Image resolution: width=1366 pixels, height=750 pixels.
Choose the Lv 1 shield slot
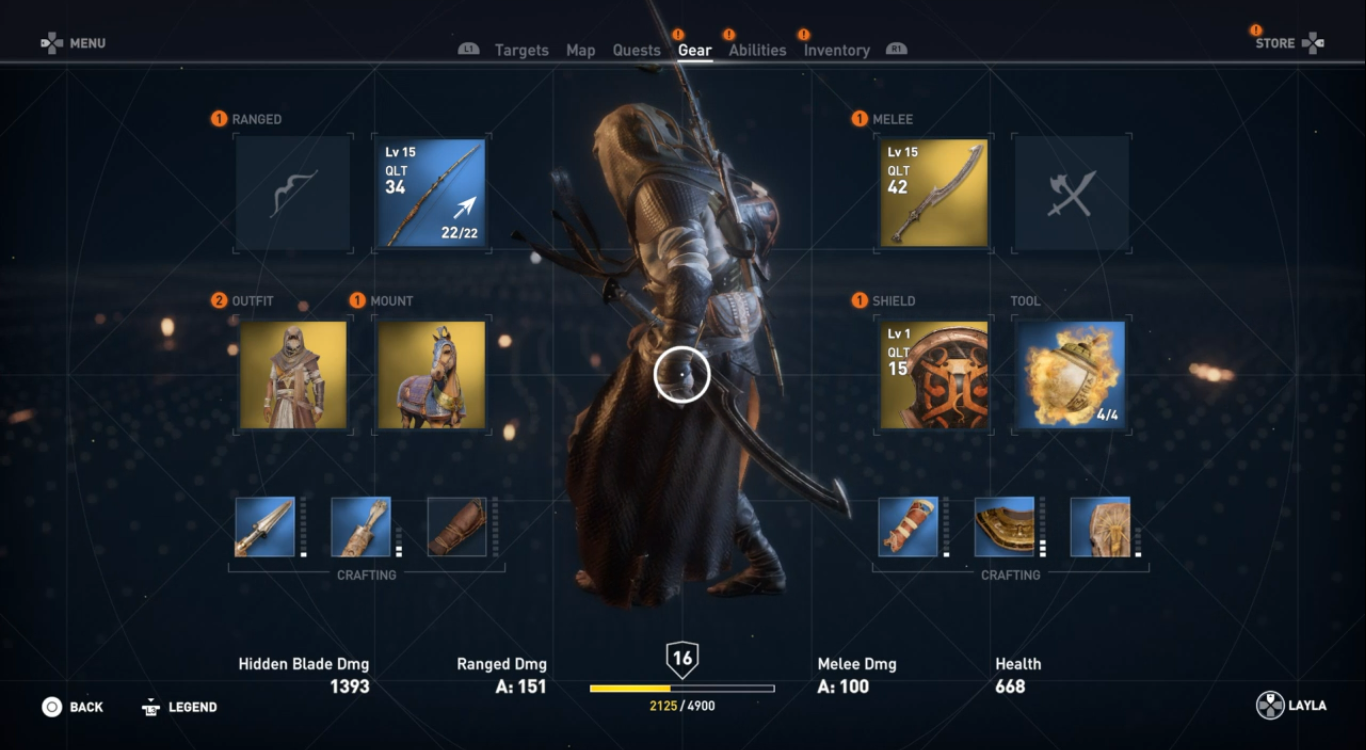pyautogui.click(x=934, y=375)
